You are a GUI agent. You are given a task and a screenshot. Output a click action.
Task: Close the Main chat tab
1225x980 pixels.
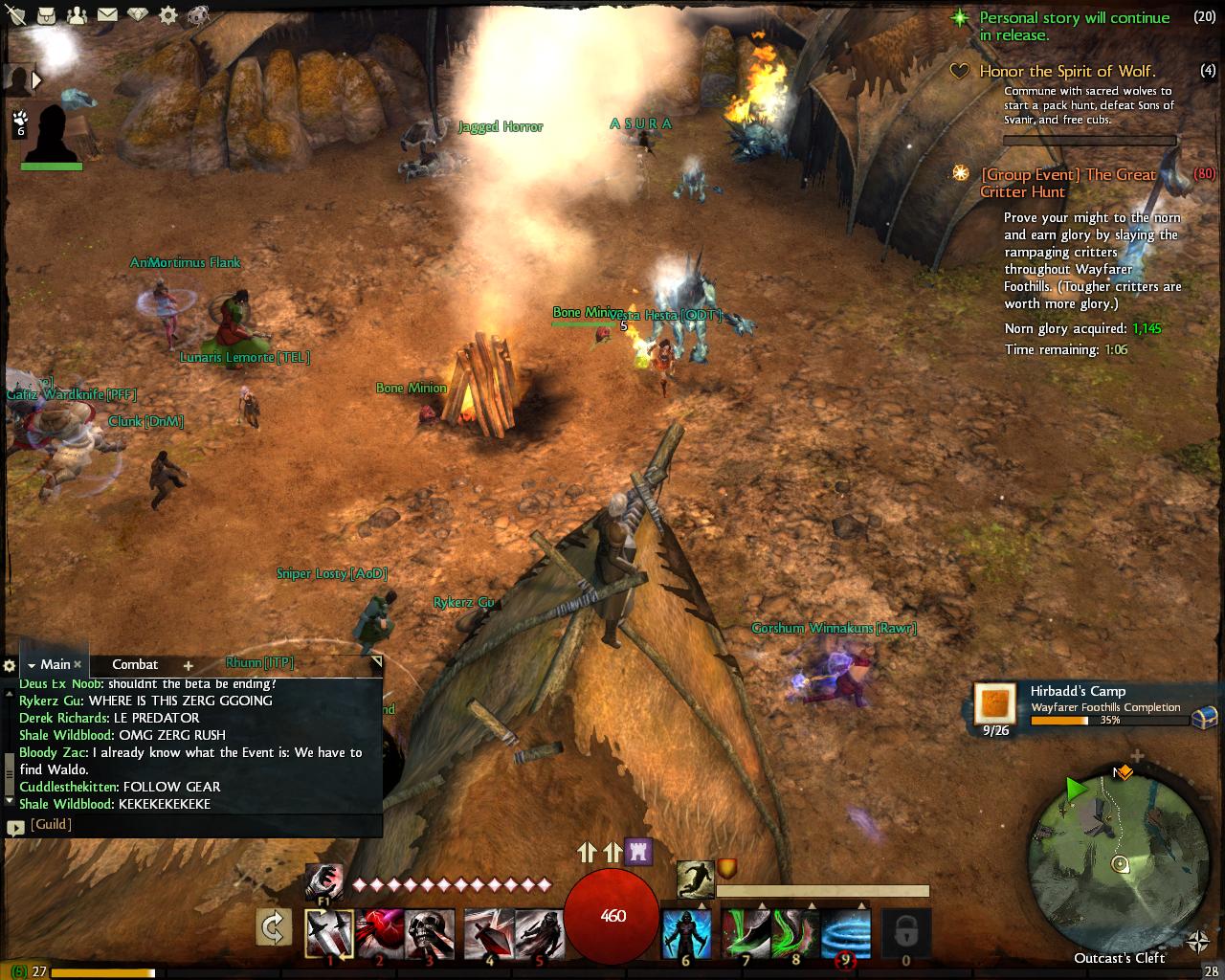click(x=78, y=664)
